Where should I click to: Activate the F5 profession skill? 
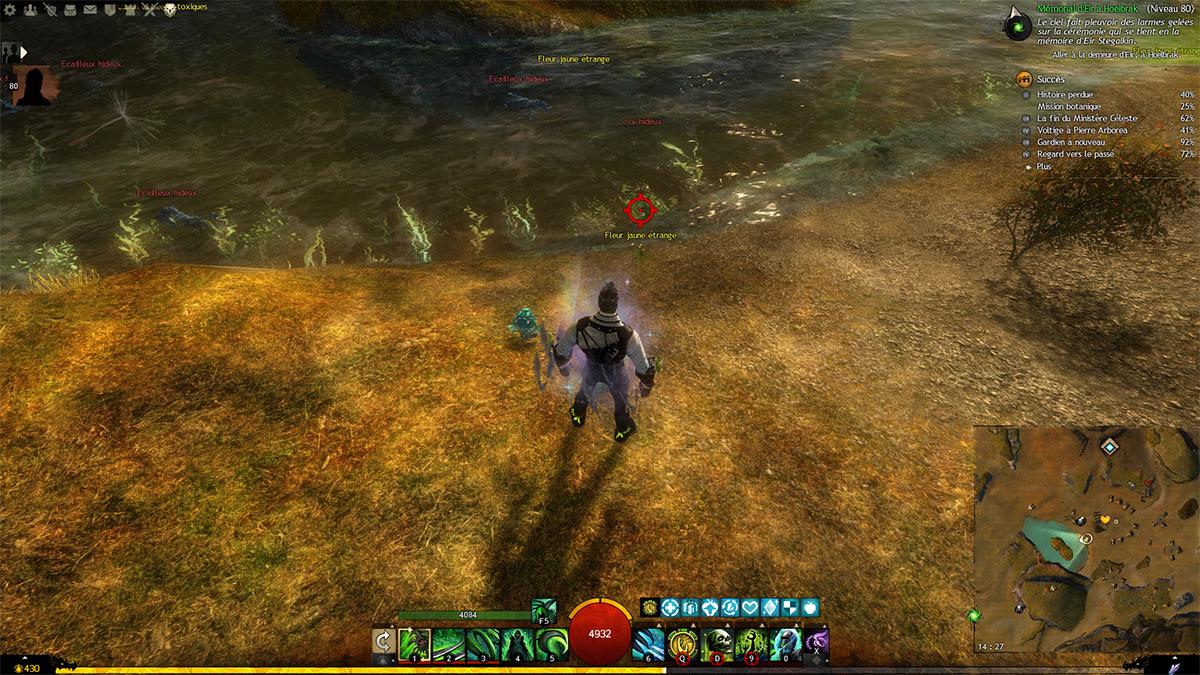click(x=544, y=609)
